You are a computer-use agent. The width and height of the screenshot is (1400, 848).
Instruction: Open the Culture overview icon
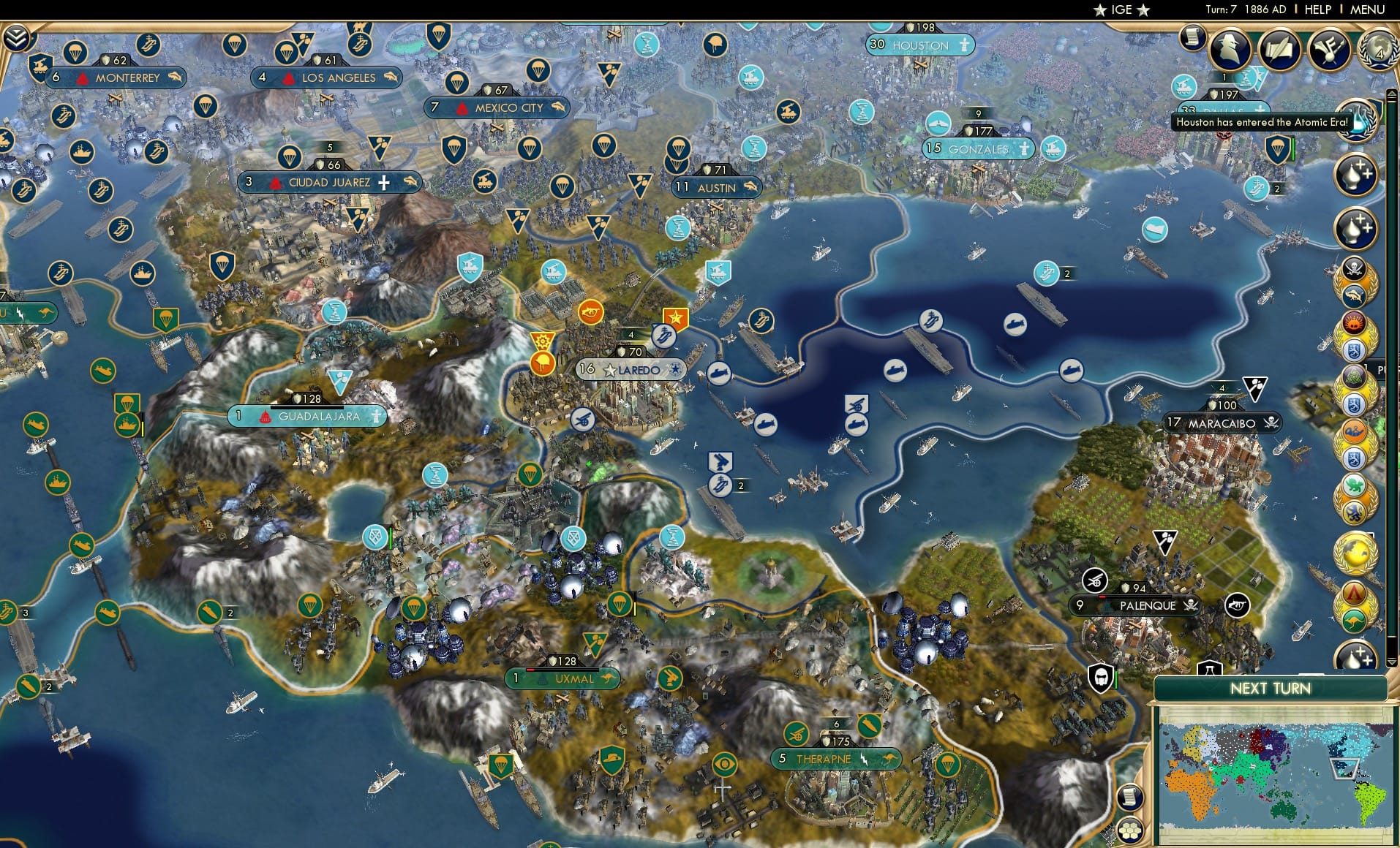[x=1329, y=48]
